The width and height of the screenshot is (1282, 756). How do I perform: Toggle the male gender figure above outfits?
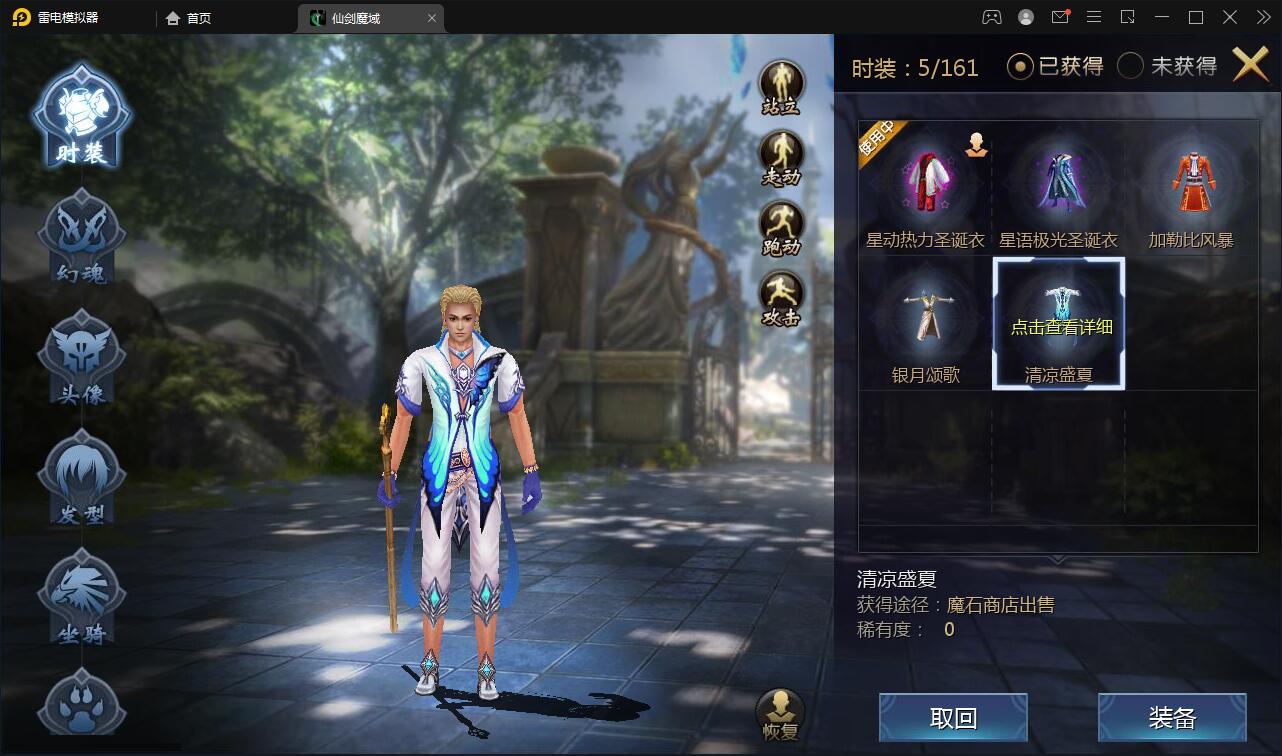[x=974, y=146]
